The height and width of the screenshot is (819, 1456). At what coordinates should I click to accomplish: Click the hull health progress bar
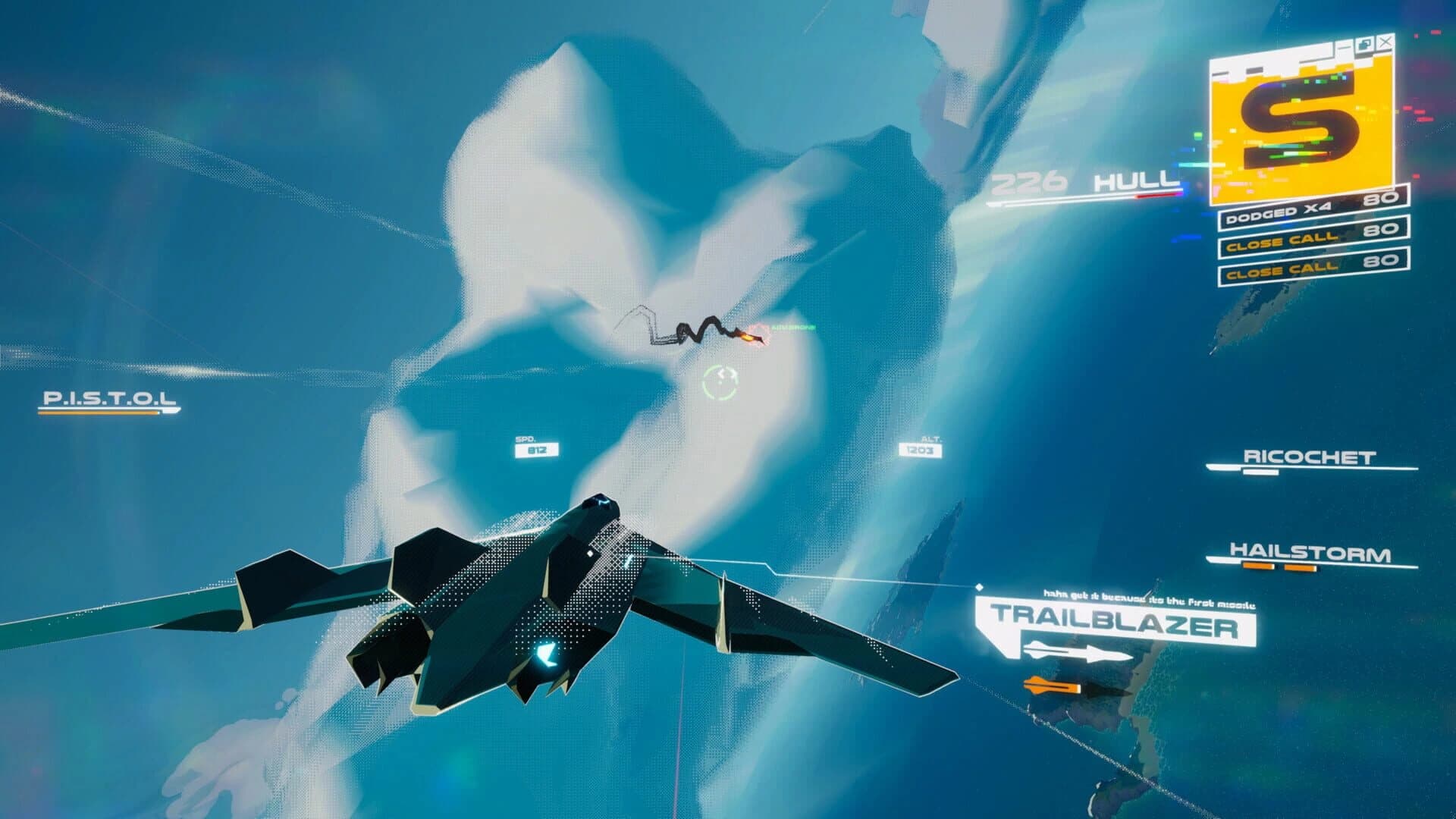1092,197
